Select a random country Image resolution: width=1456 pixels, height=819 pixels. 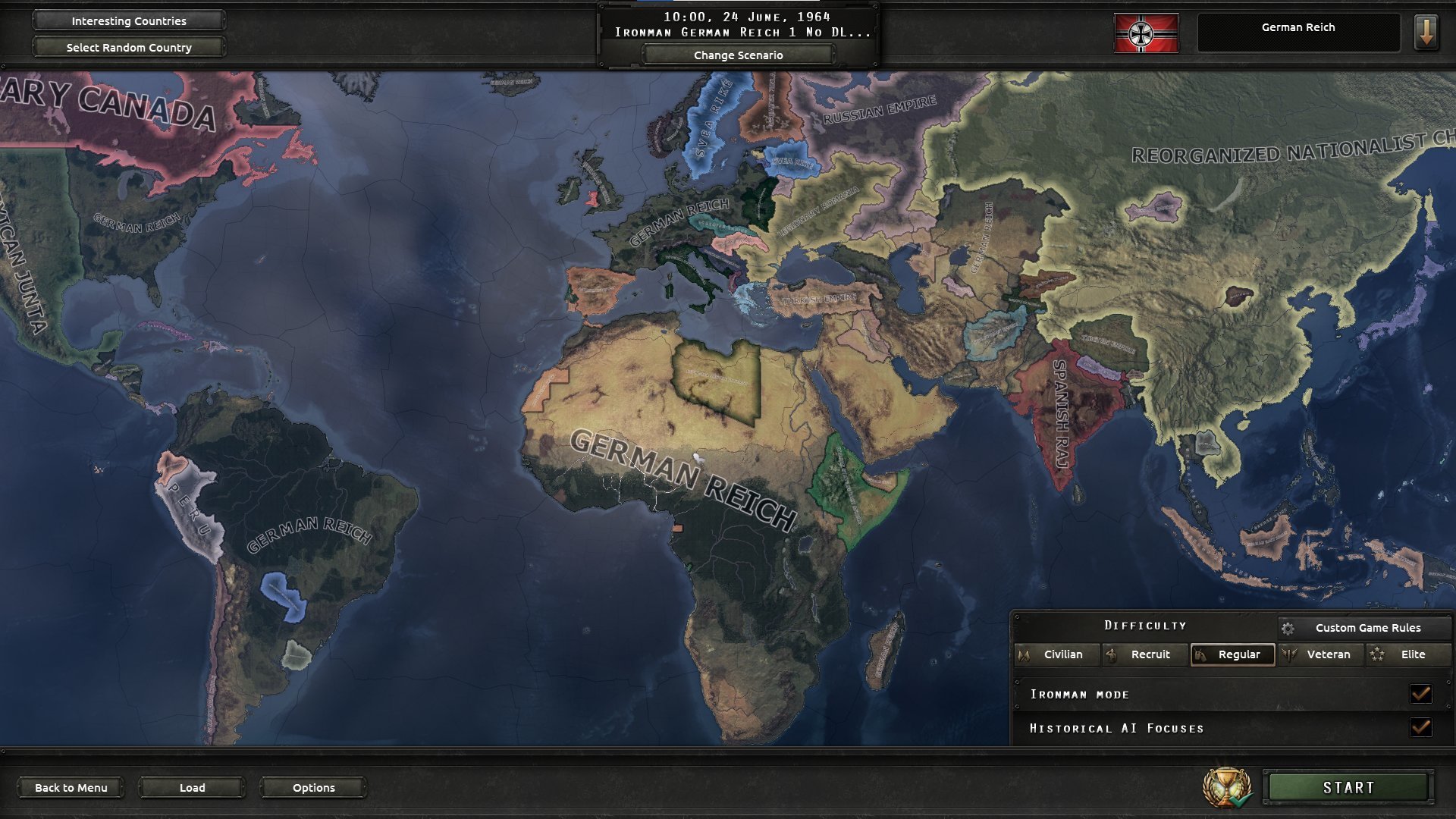[129, 48]
